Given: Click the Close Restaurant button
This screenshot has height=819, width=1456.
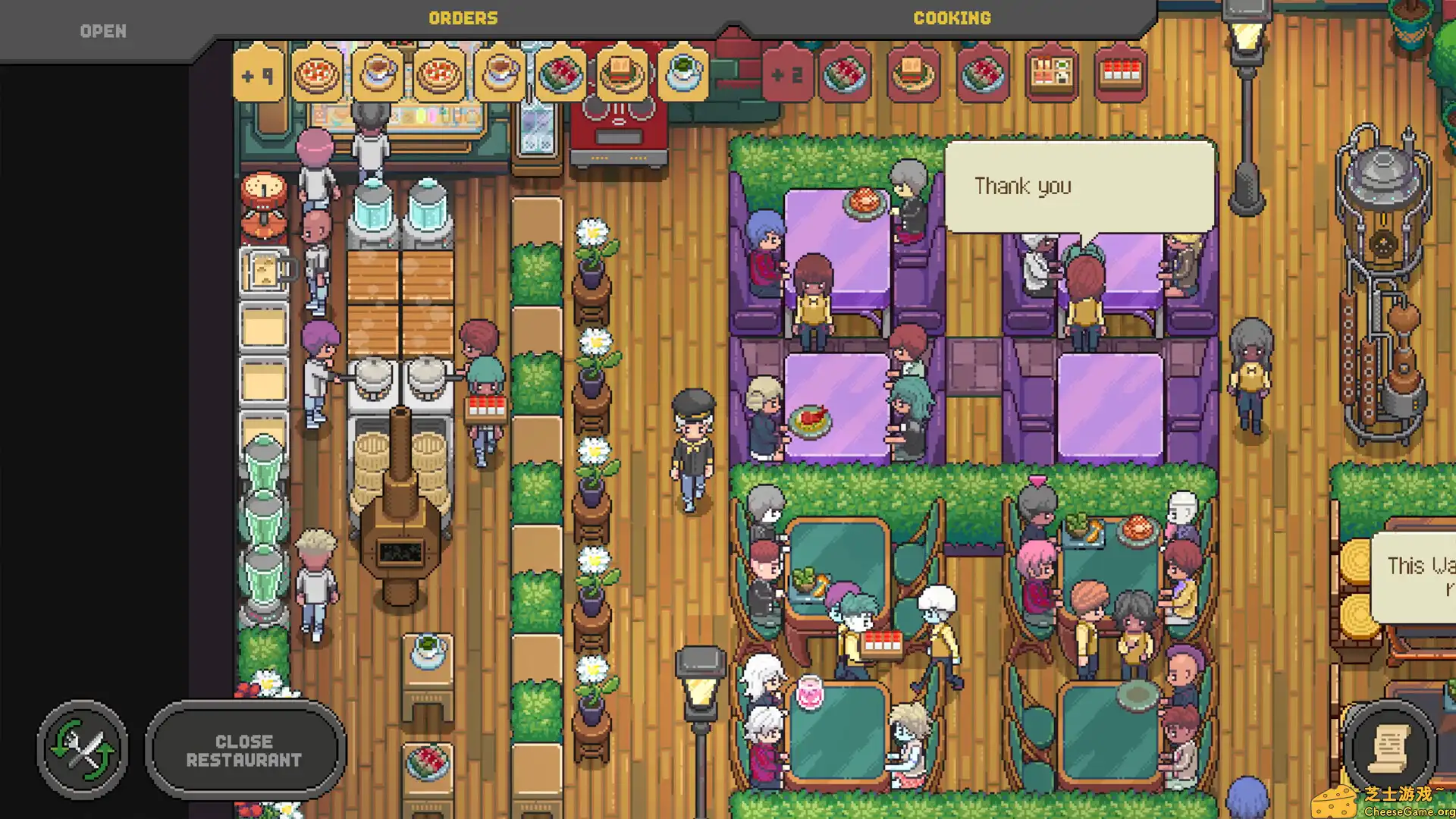Looking at the screenshot, I should click(245, 749).
